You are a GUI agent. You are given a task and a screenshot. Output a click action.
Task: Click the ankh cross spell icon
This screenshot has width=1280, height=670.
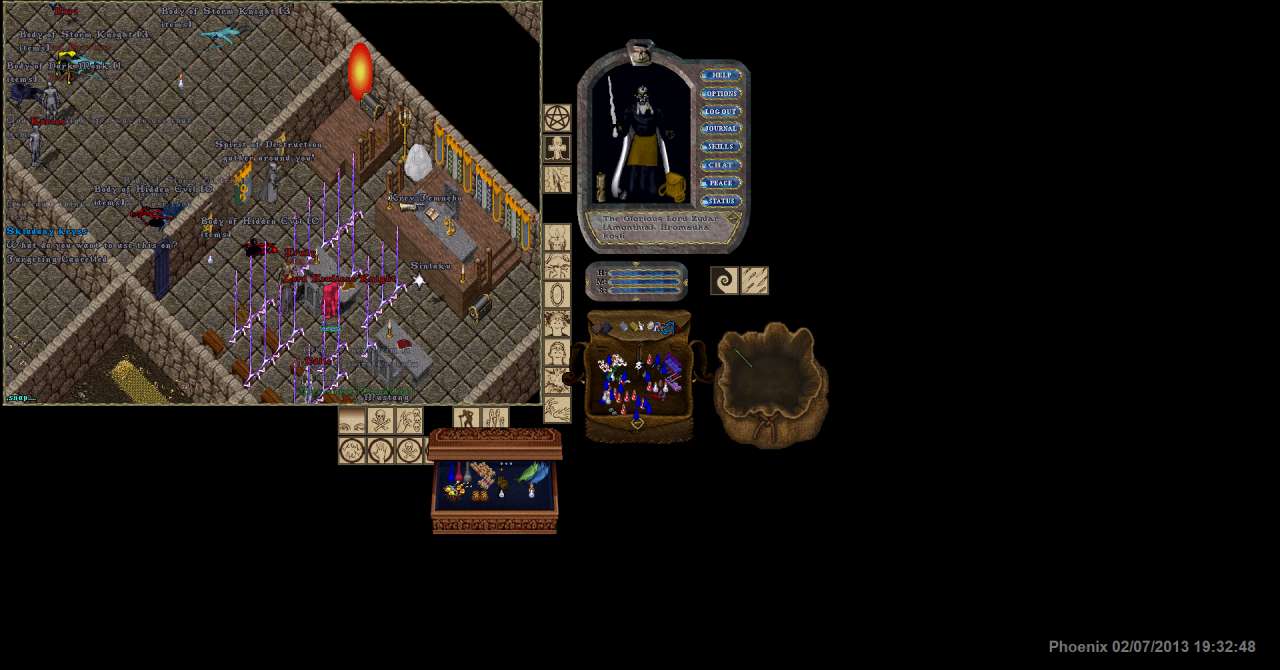557,149
